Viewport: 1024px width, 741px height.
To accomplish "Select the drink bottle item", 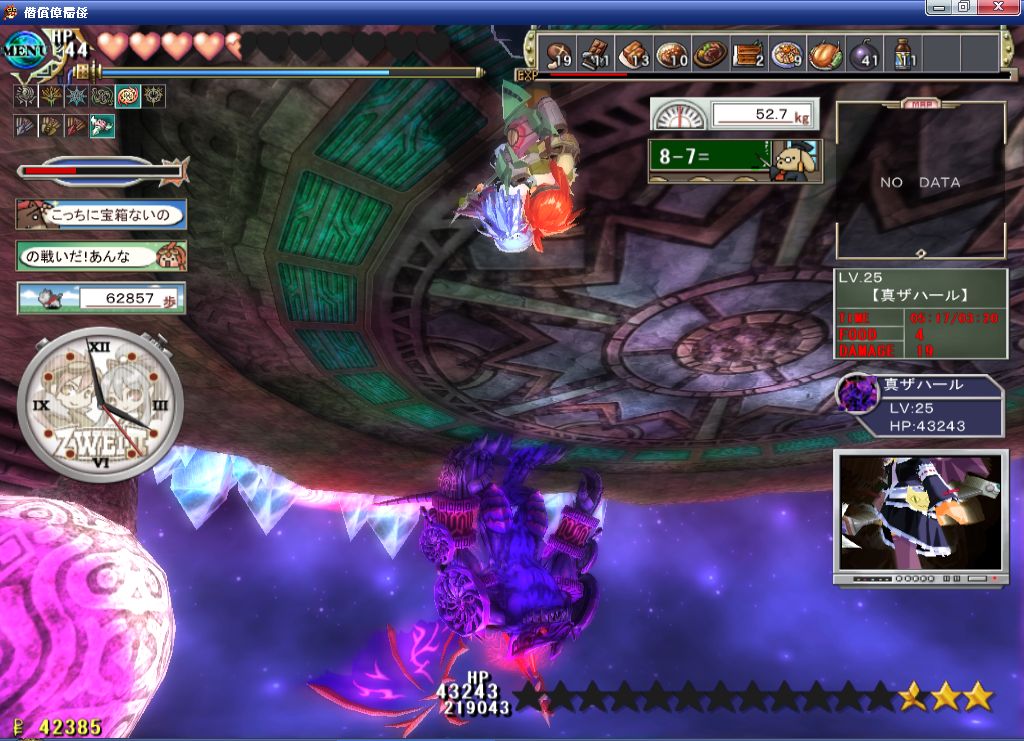I will 902,53.
